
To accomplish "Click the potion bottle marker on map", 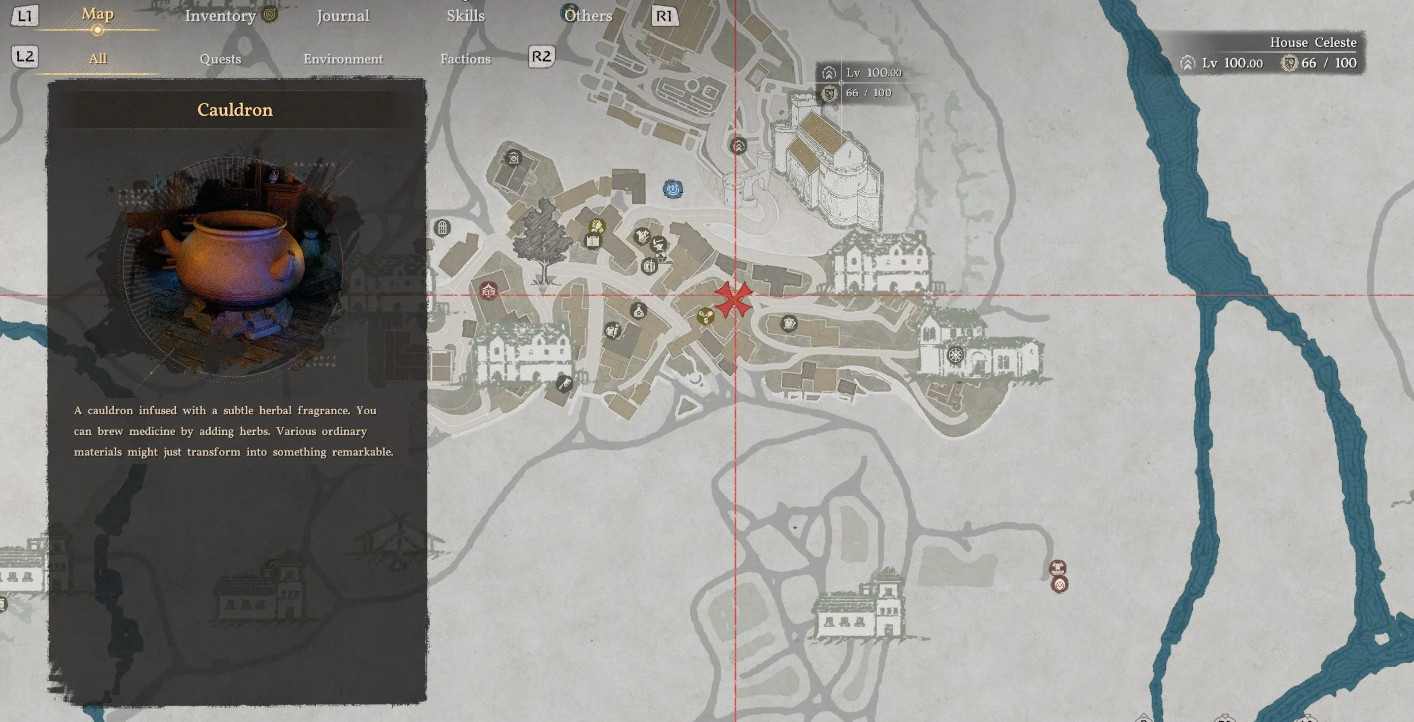I will pos(638,311).
